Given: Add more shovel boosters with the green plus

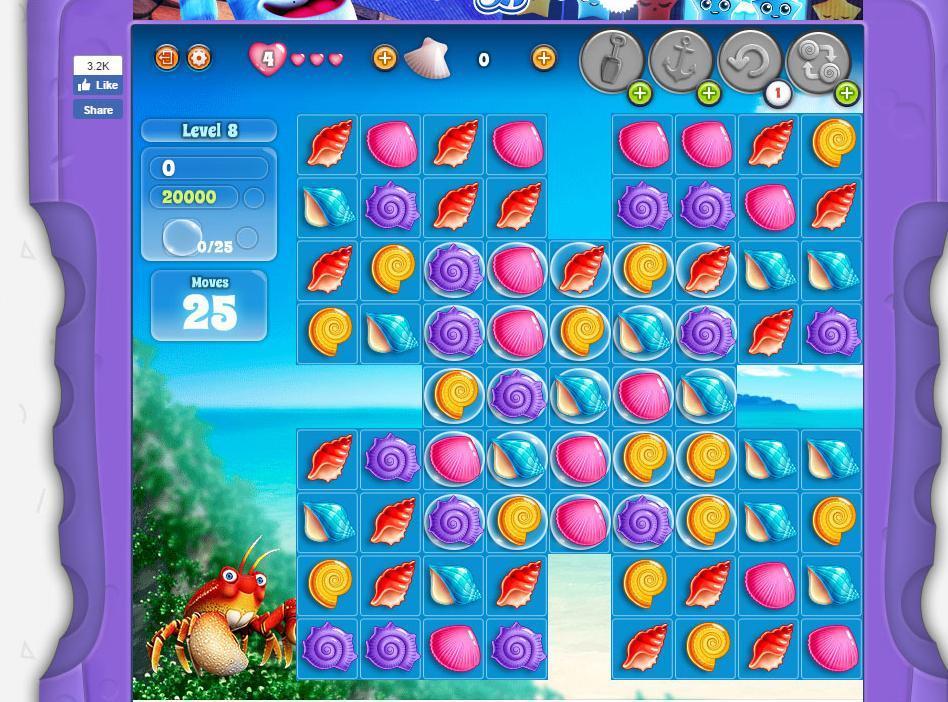Looking at the screenshot, I should [639, 94].
